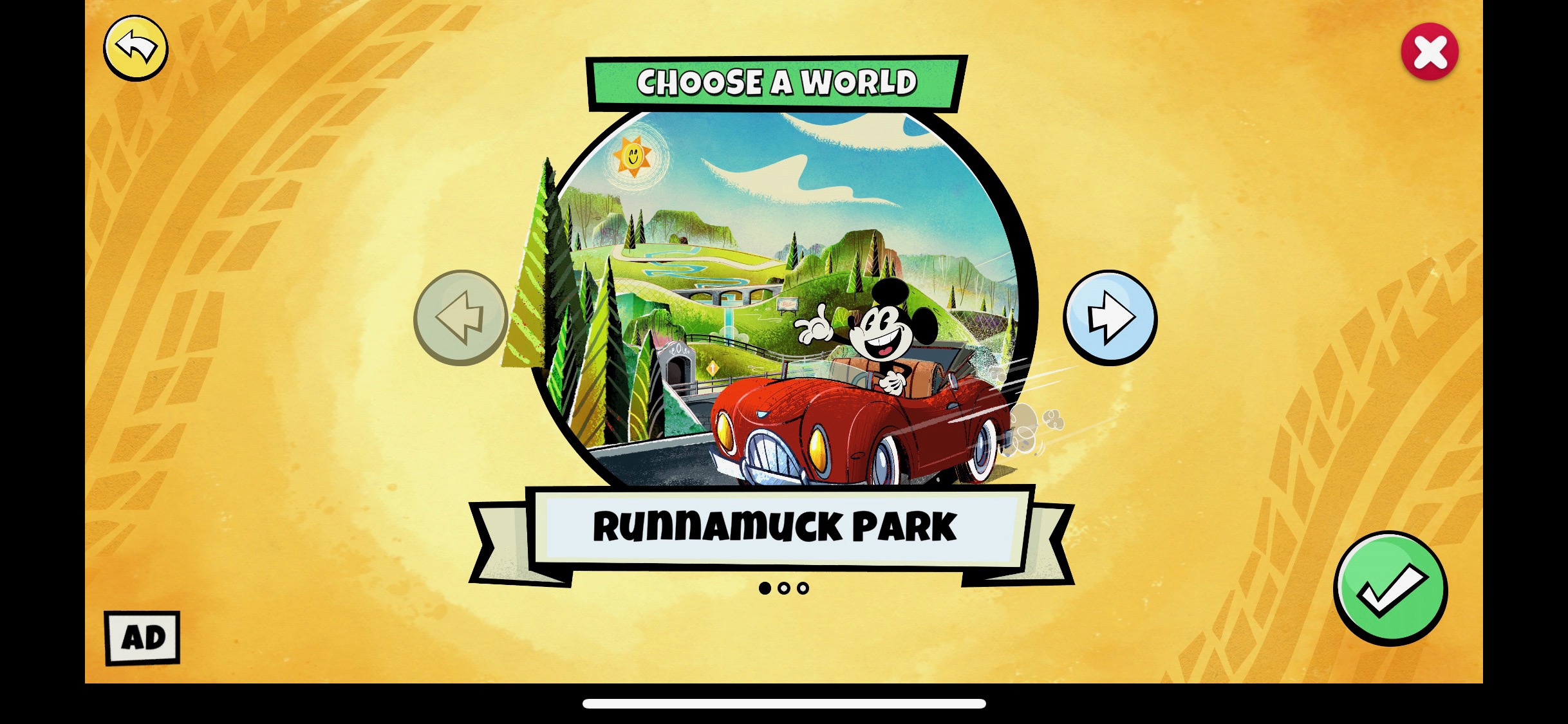Tap the AD badge in the bottom corner
Screen dimensions: 1568x724
click(x=142, y=638)
